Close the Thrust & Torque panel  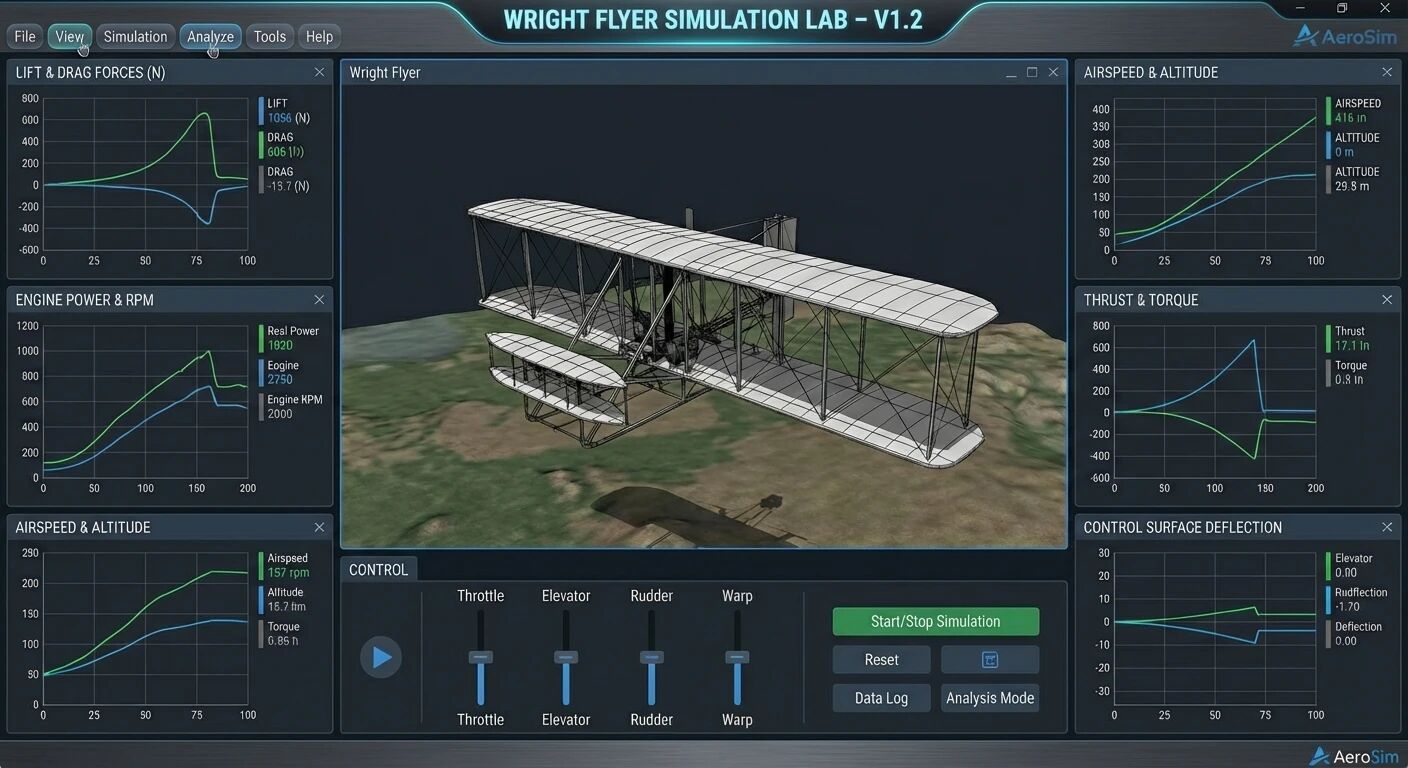[x=1387, y=300]
